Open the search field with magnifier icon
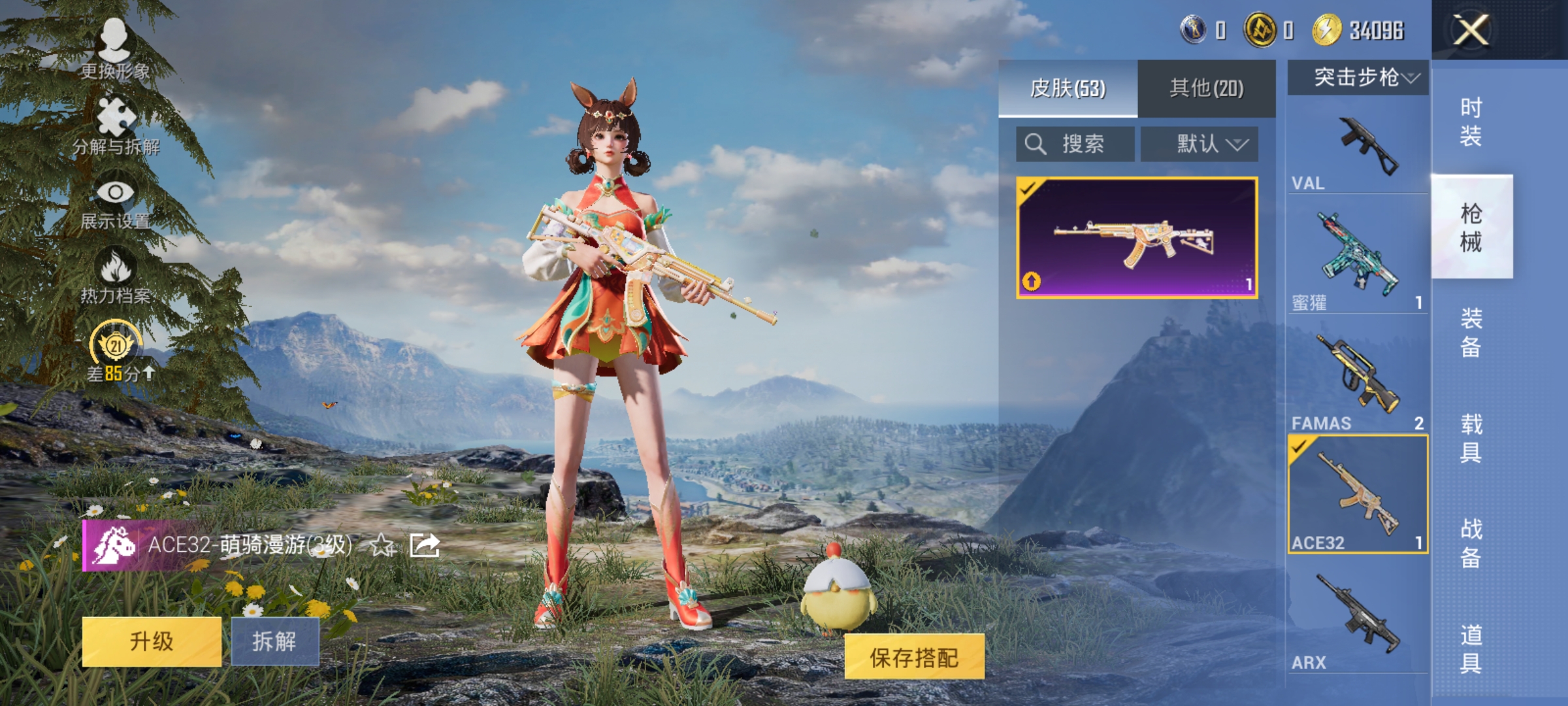Viewport: 1568px width, 706px height. pos(1075,143)
